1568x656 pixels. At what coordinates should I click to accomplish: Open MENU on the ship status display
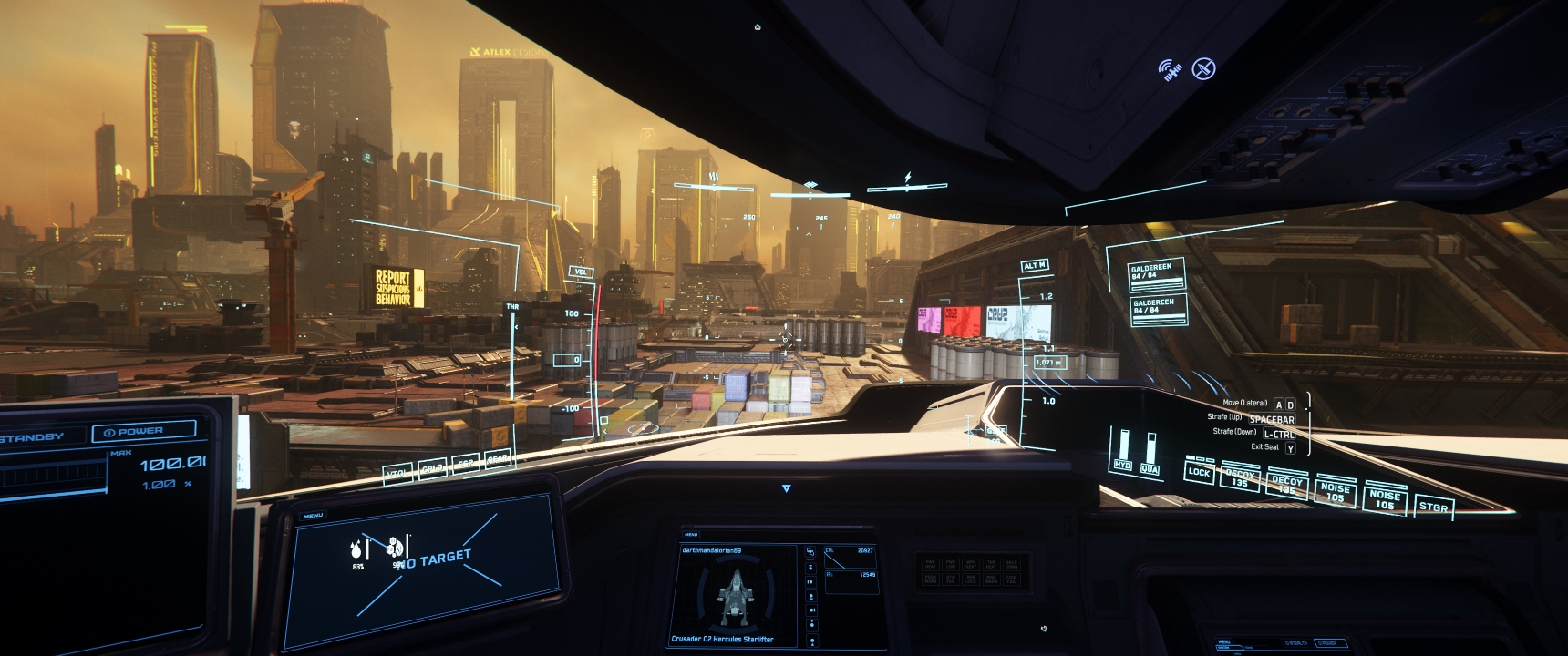(691, 535)
